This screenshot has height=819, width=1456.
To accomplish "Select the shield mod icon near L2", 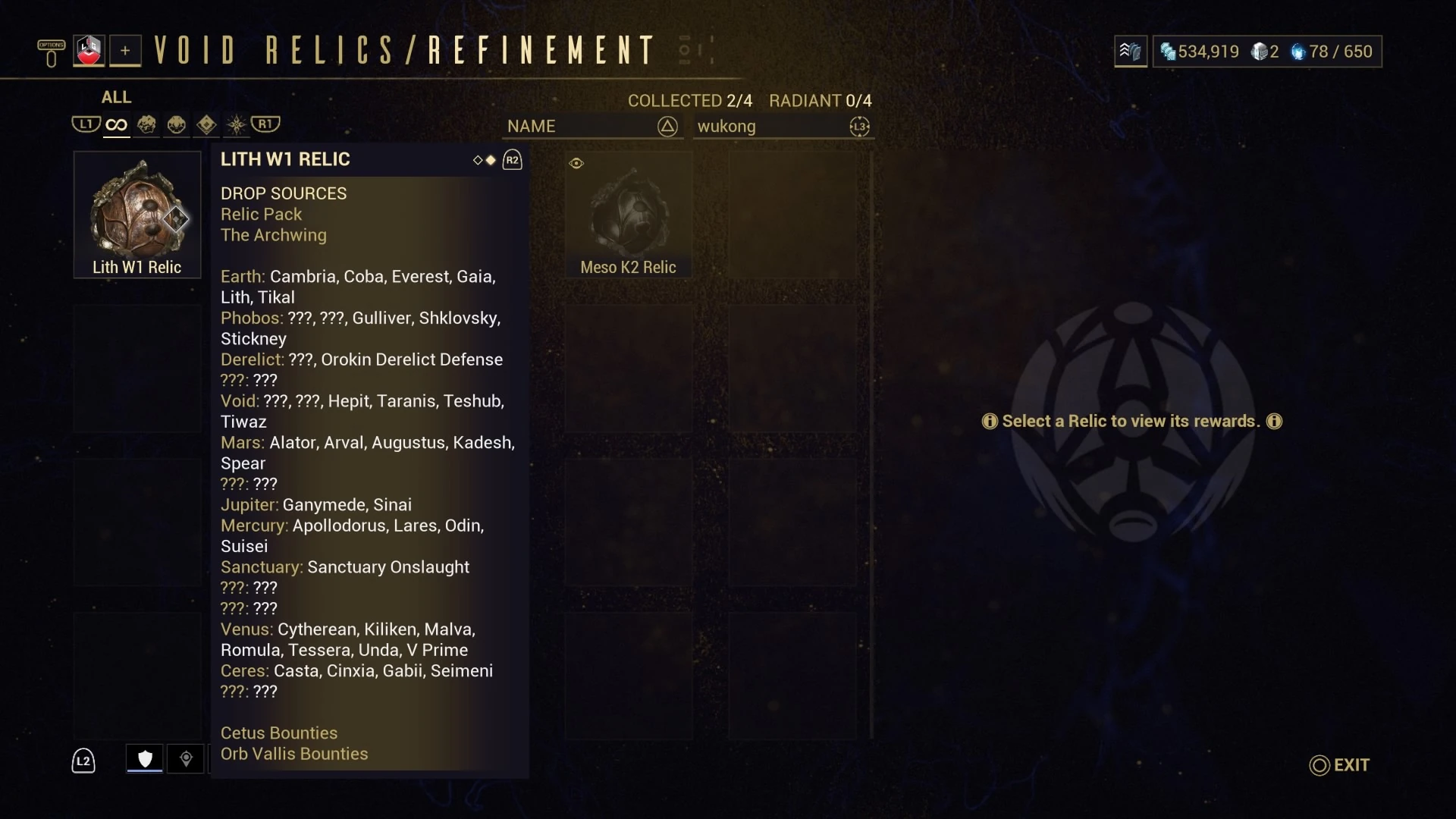I will coord(143,758).
